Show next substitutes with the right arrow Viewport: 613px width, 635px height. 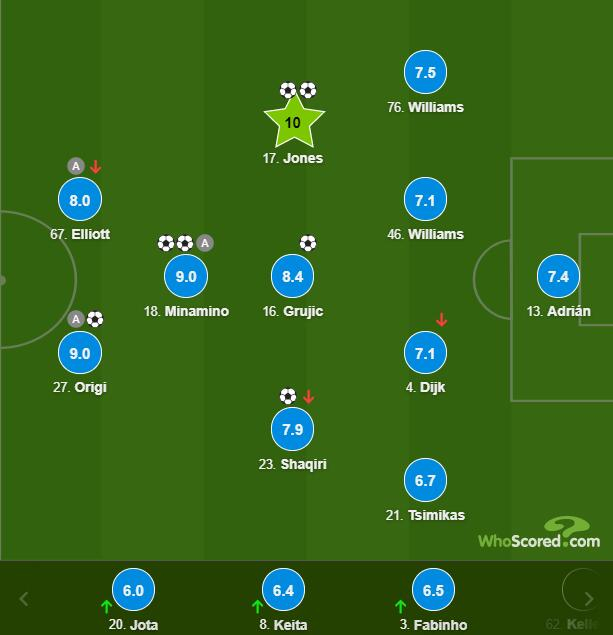coord(588,599)
